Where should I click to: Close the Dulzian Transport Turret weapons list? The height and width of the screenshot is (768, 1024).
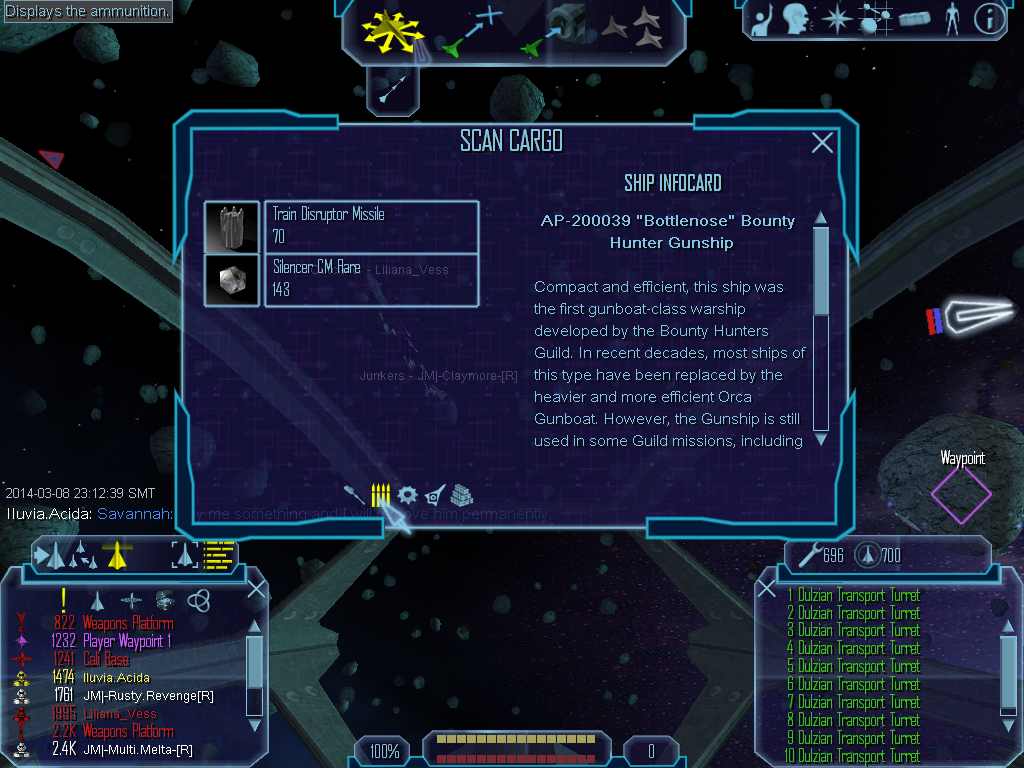pyautogui.click(x=767, y=589)
